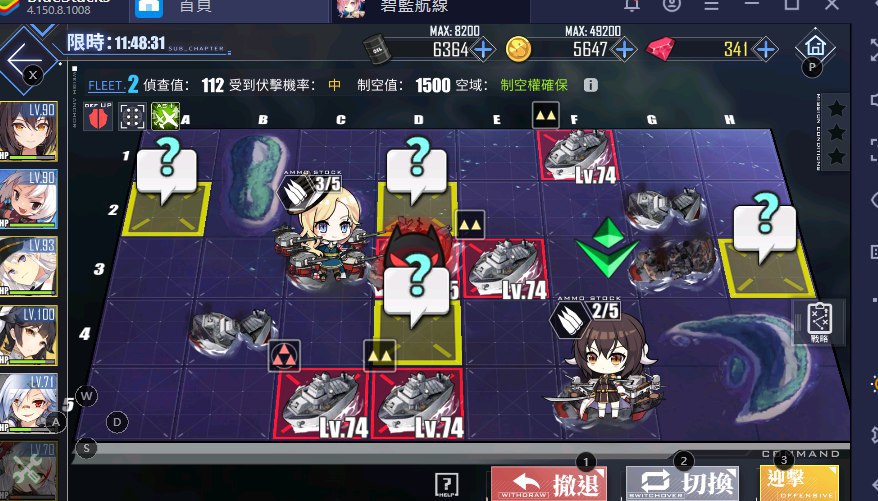Buy gems with the plus button
The width and height of the screenshot is (878, 501).
pos(764,49)
